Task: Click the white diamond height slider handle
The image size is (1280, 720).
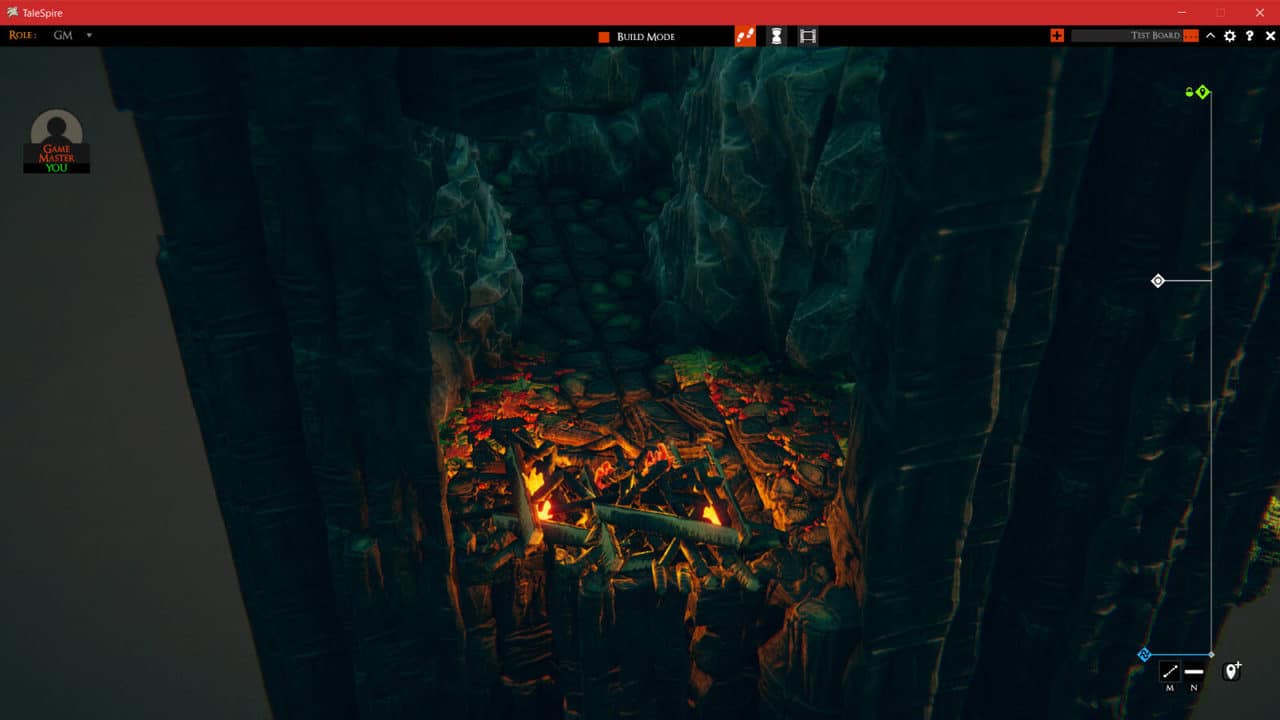Action: point(1158,281)
